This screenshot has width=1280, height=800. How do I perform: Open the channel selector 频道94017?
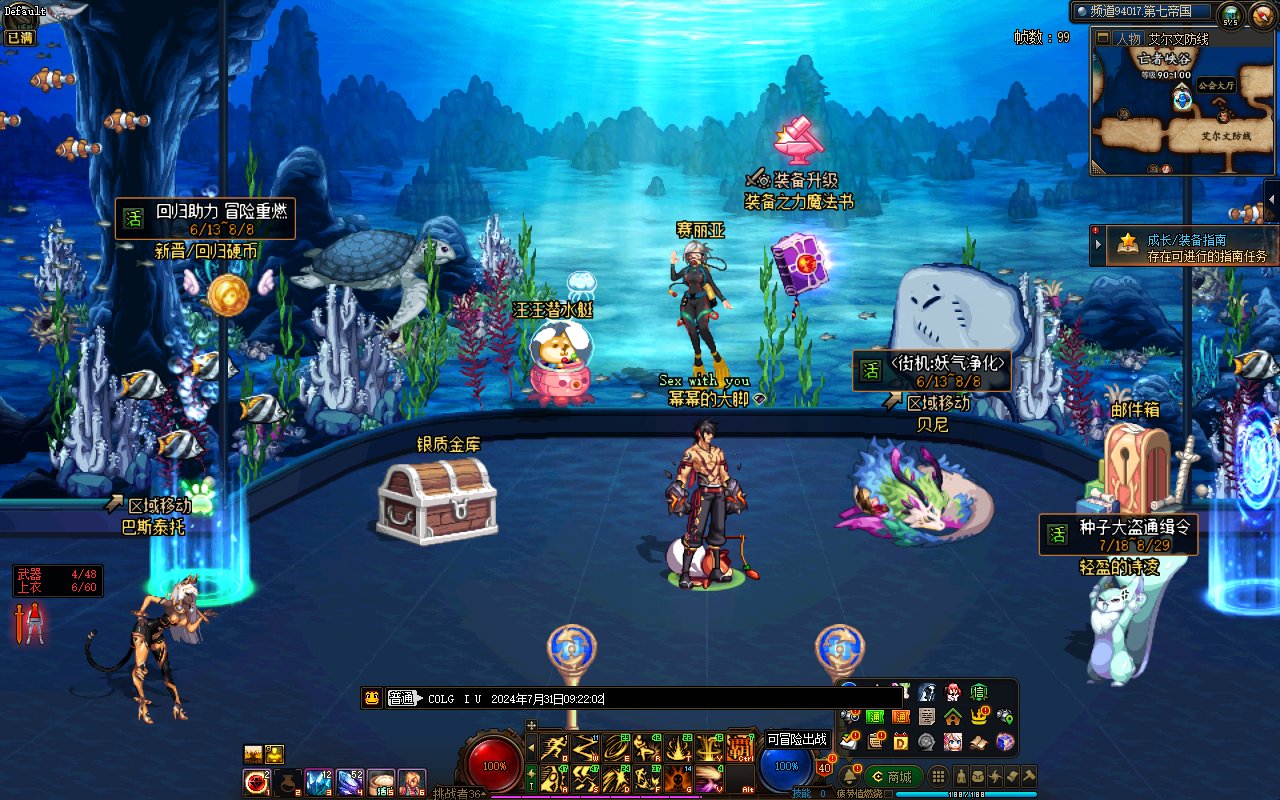(x=1143, y=12)
